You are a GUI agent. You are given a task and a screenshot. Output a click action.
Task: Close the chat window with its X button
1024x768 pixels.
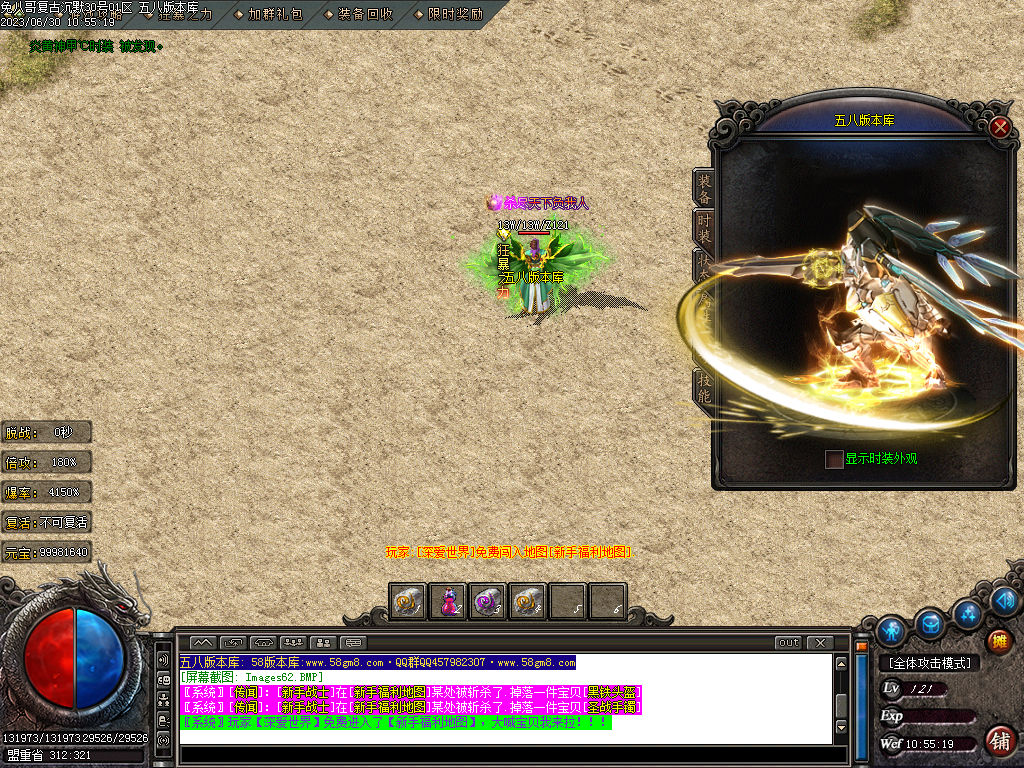[x=819, y=642]
